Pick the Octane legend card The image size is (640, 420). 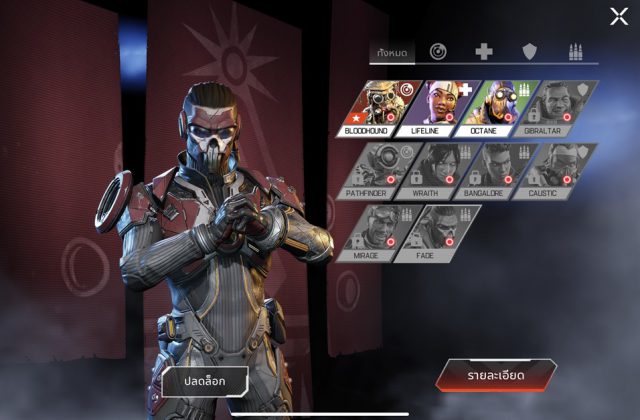(x=500, y=107)
